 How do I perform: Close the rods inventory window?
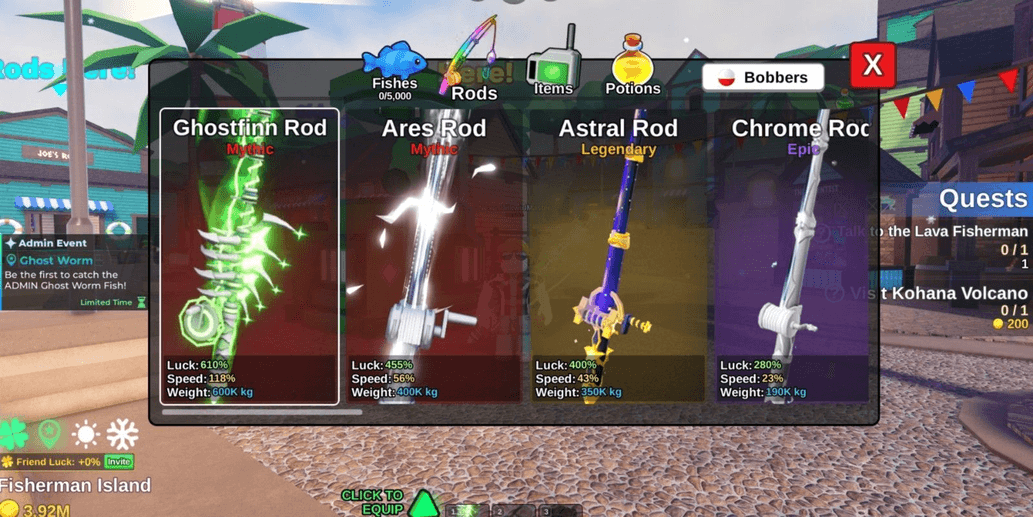[x=872, y=66]
